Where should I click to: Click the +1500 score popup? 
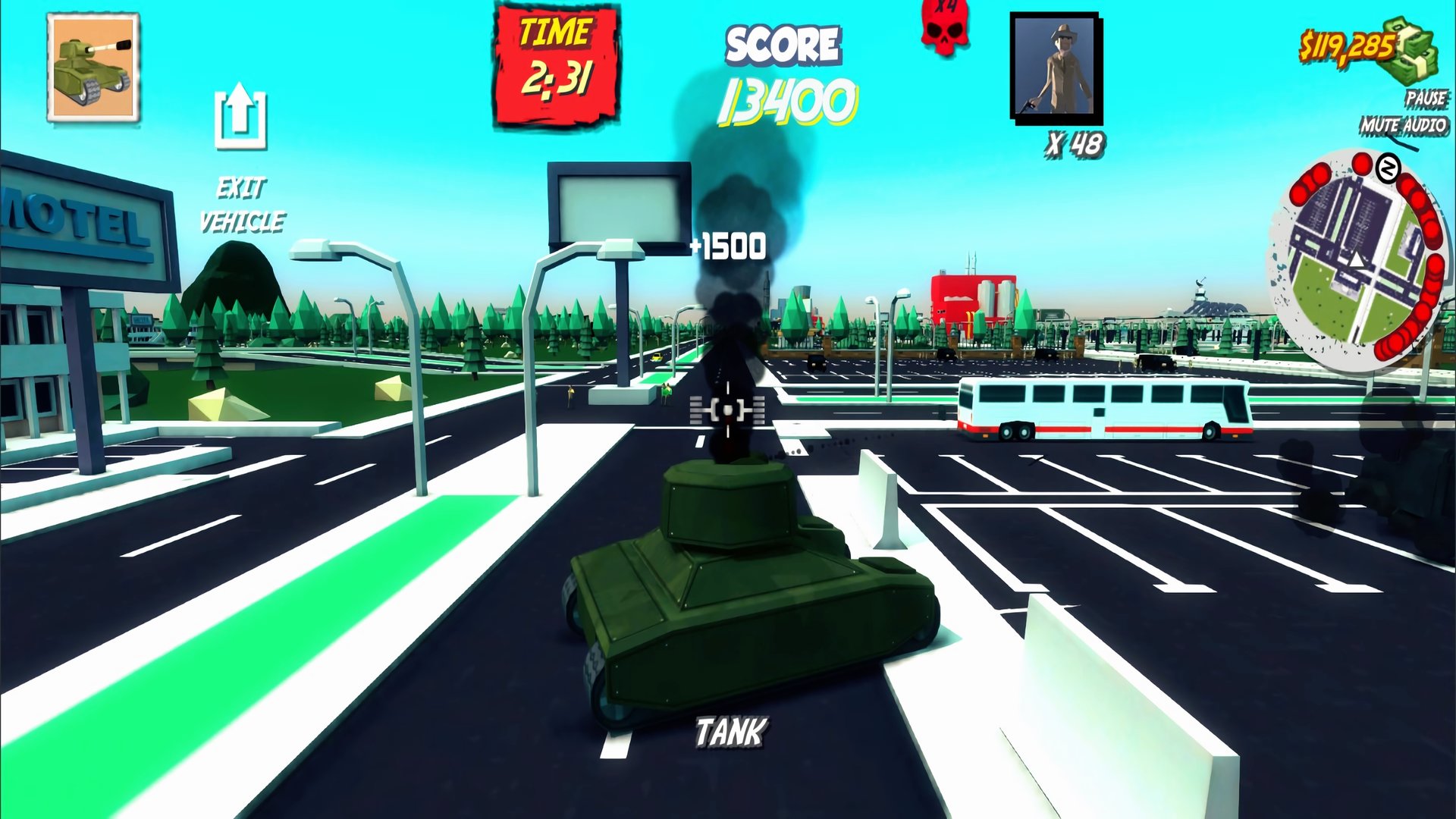728,245
